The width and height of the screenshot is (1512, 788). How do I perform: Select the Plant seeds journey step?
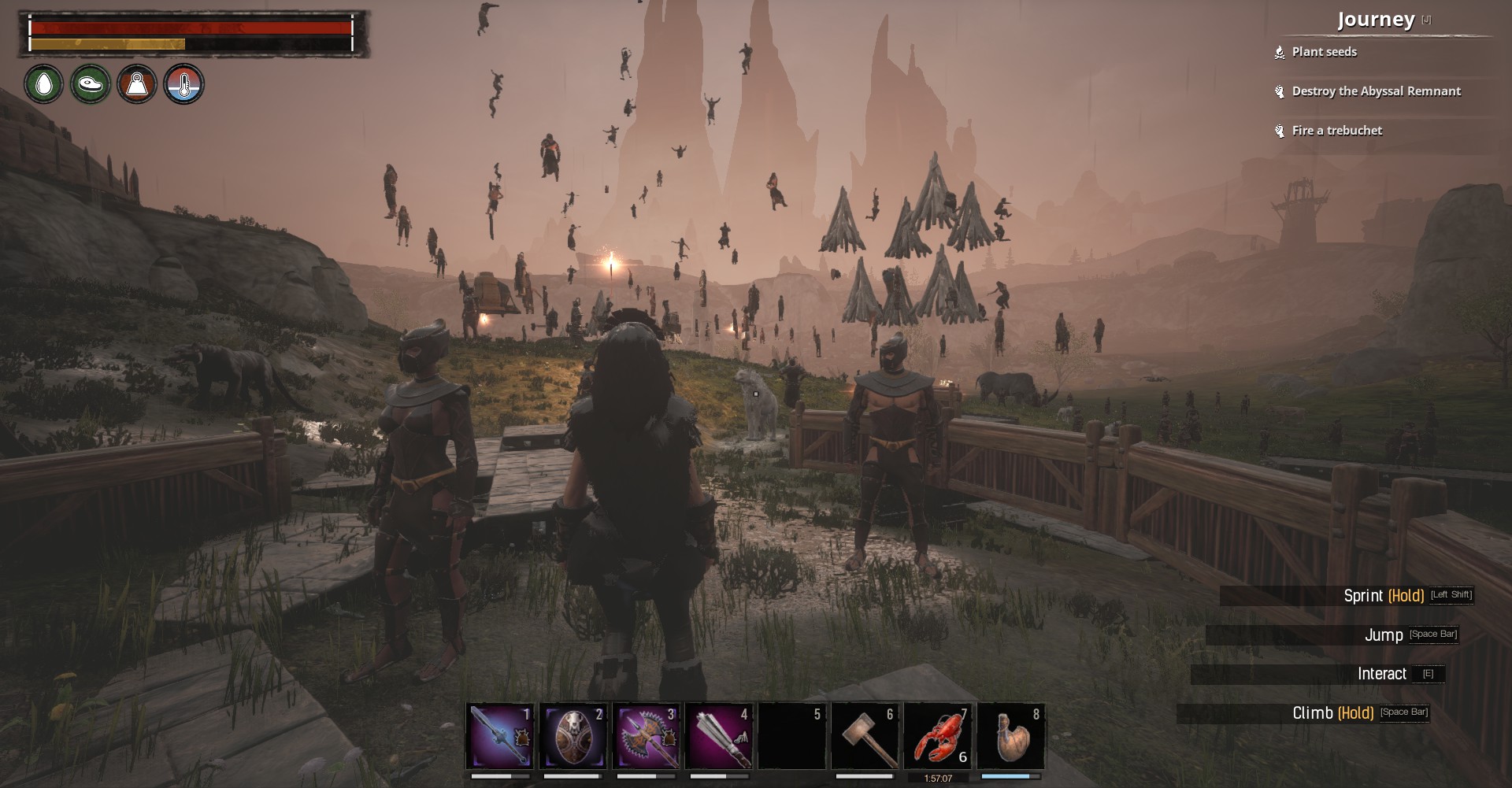click(x=1324, y=52)
